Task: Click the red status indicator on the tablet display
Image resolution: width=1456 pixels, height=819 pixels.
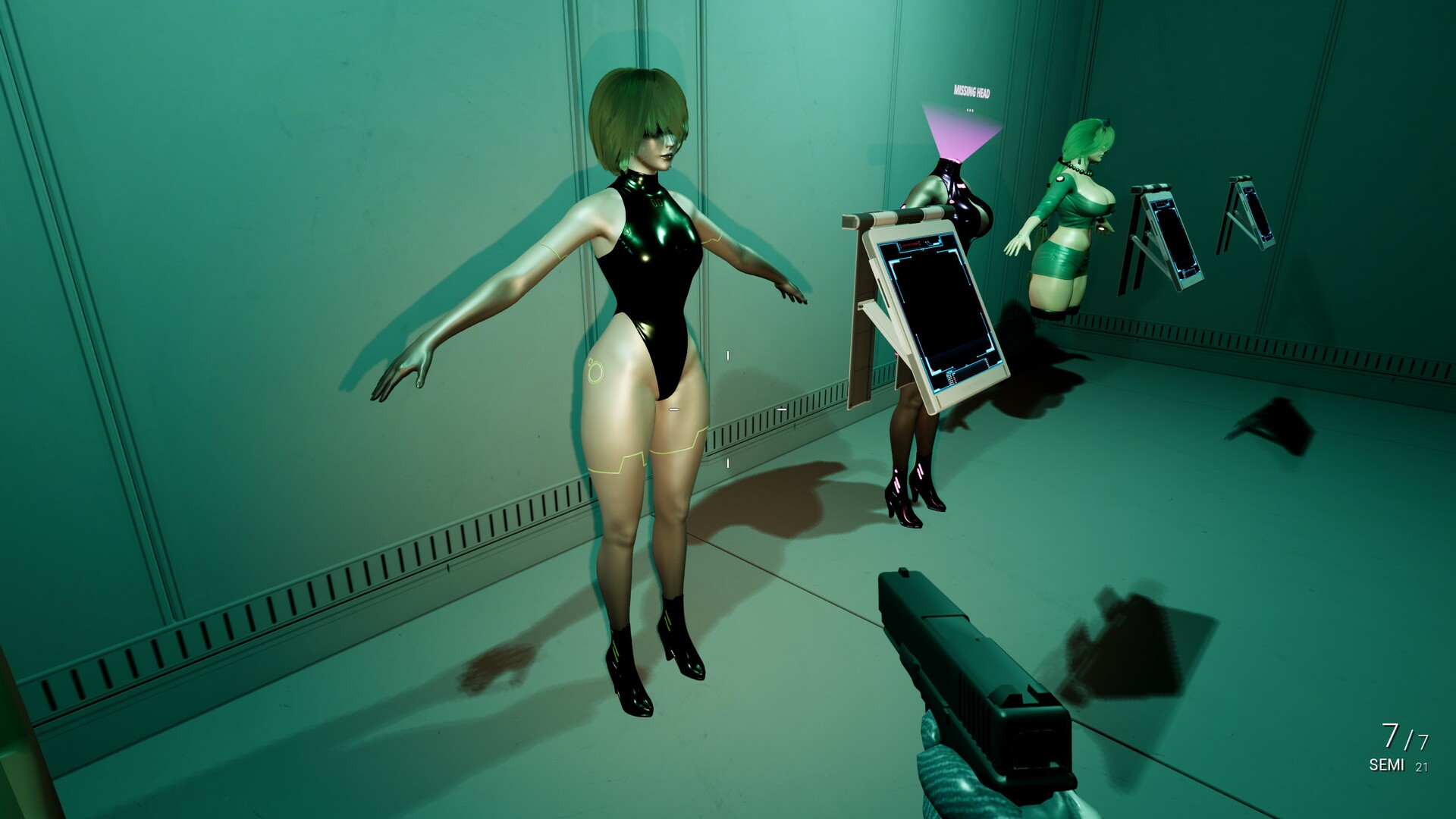Action: 910,244
